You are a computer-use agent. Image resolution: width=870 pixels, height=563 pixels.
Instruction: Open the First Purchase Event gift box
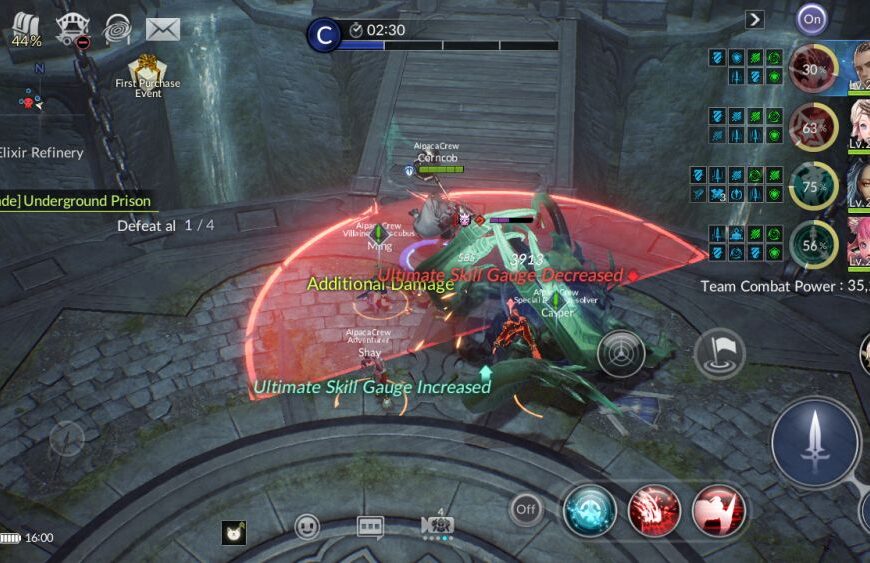[148, 72]
